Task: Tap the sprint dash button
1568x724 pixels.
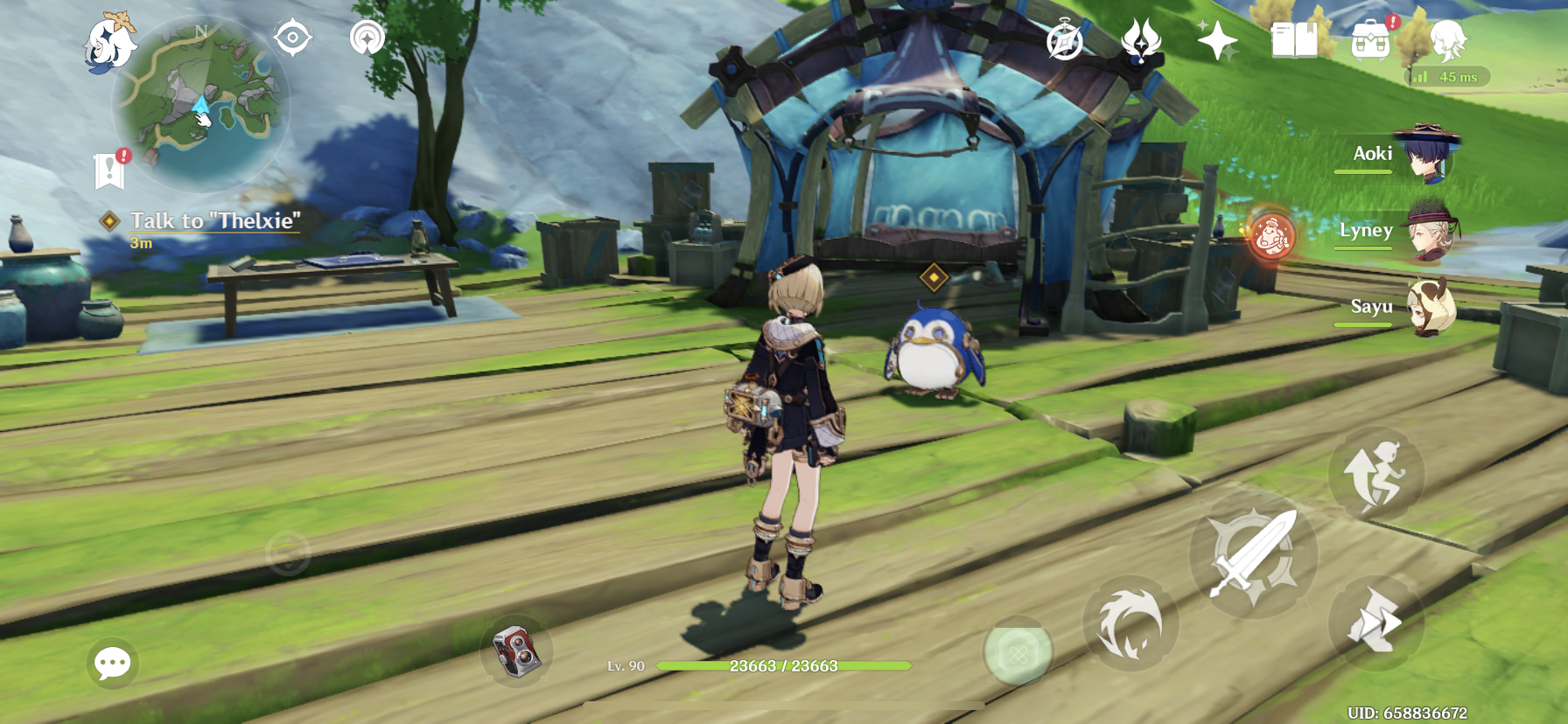Action: pyautogui.click(x=1375, y=623)
